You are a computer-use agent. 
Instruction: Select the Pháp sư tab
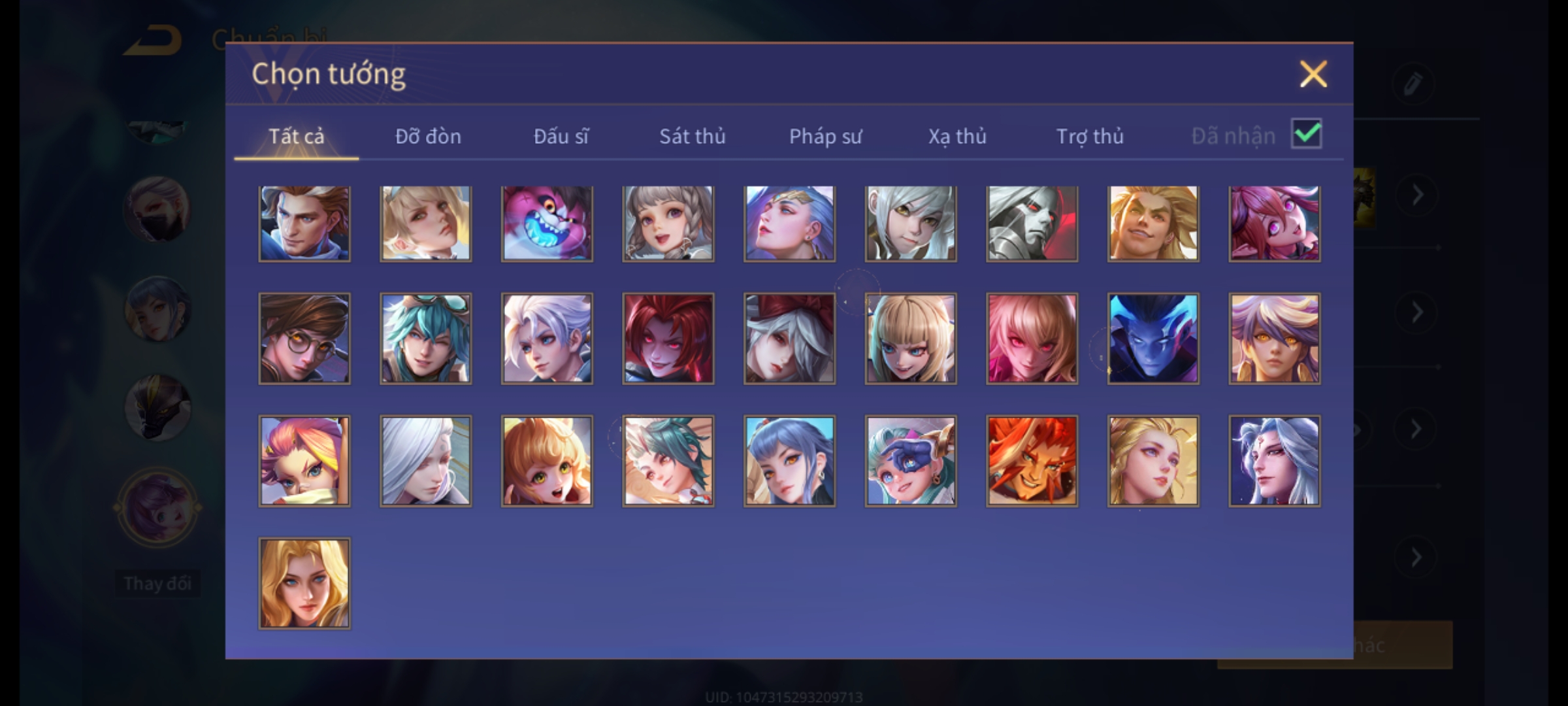(825, 136)
